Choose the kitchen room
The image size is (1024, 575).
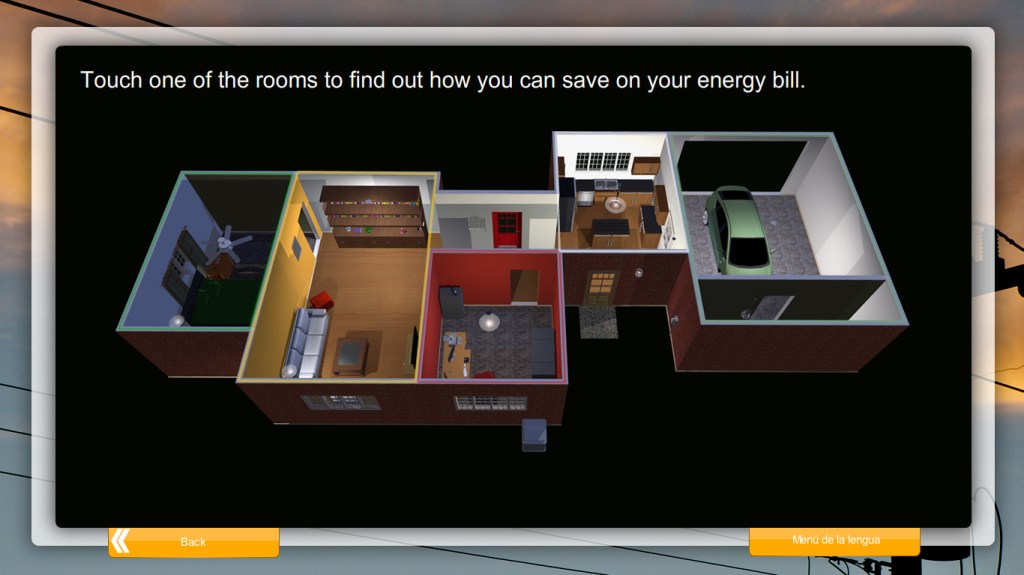click(612, 200)
